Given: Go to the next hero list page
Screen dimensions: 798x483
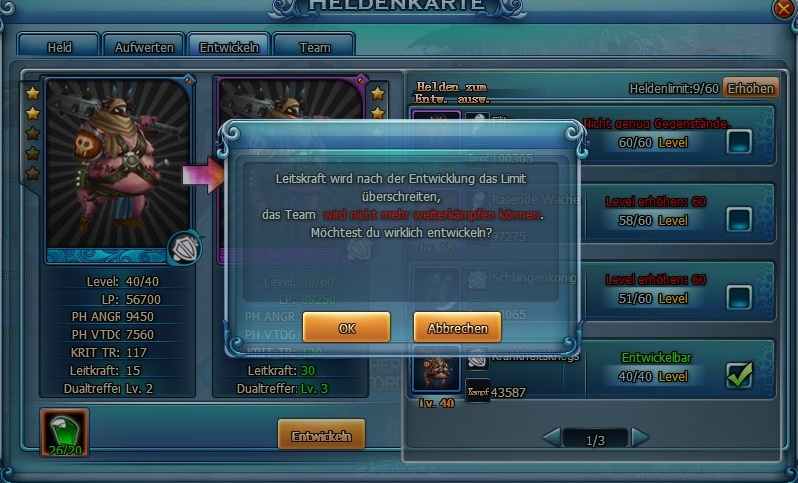Looking at the screenshot, I should pos(640,437).
